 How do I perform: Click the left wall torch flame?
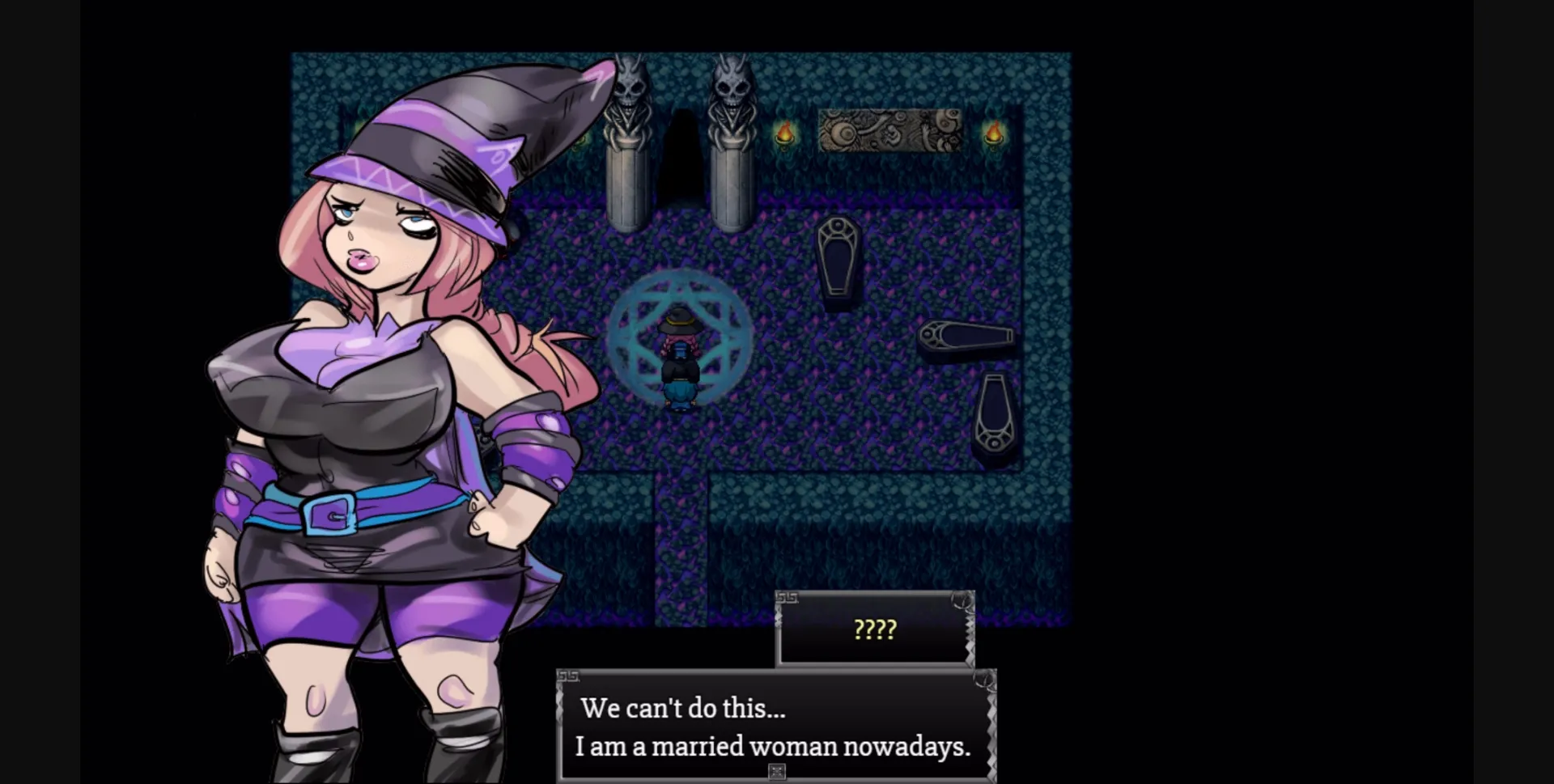[783, 131]
